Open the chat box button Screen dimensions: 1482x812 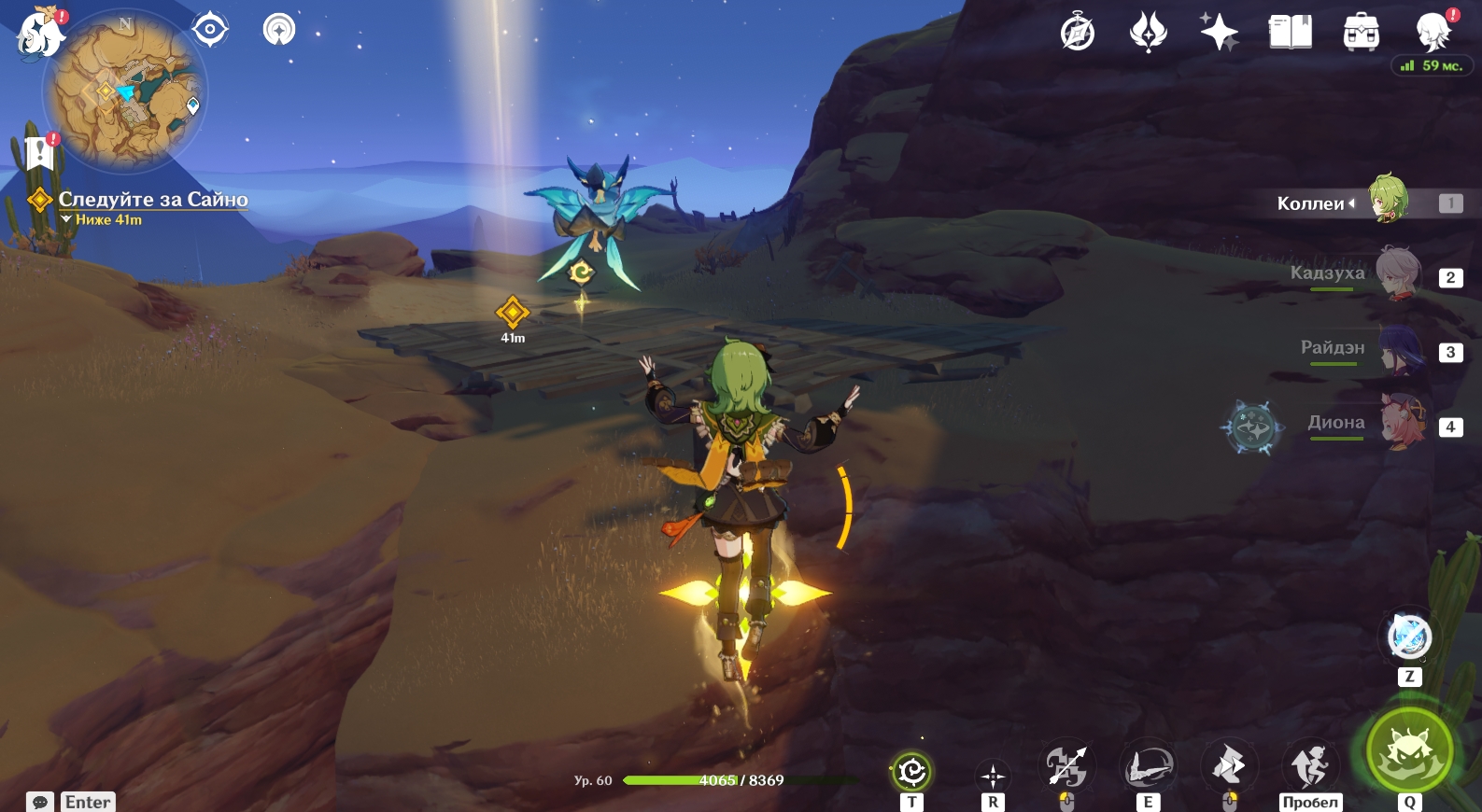coord(40,802)
